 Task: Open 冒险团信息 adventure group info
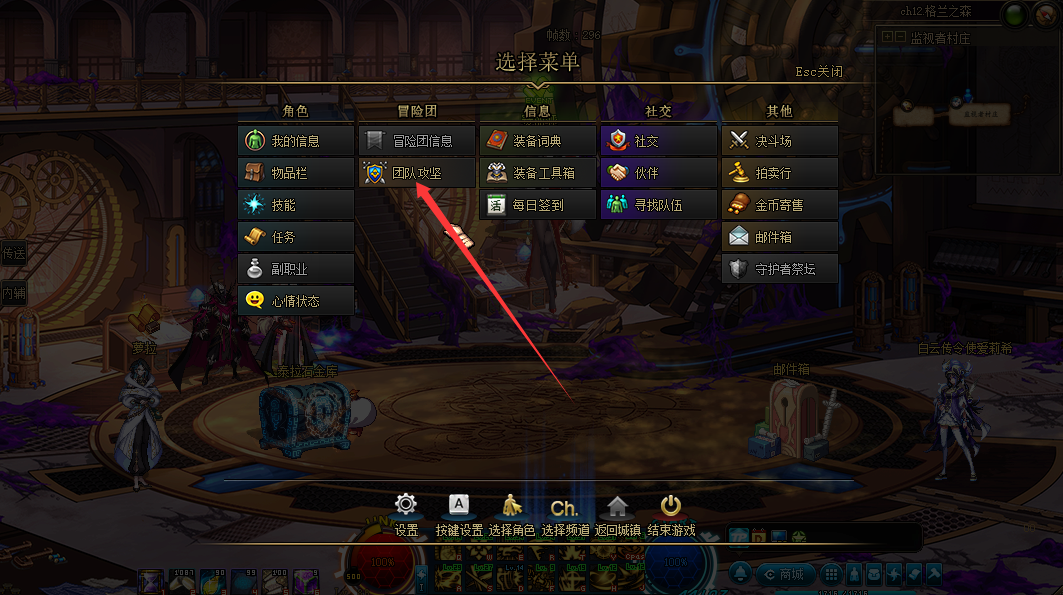417,141
